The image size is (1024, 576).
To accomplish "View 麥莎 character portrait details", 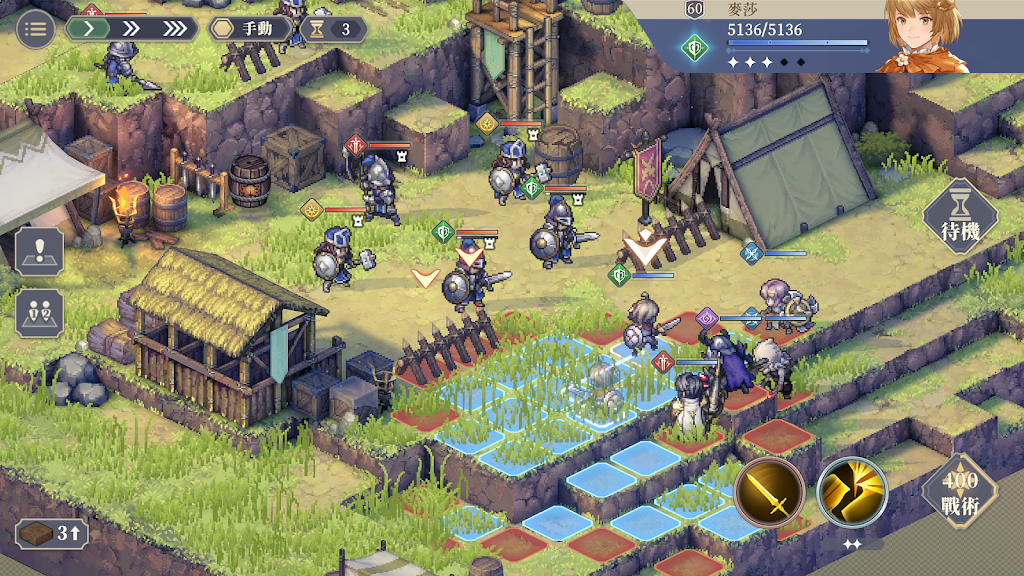I will click(x=922, y=37).
